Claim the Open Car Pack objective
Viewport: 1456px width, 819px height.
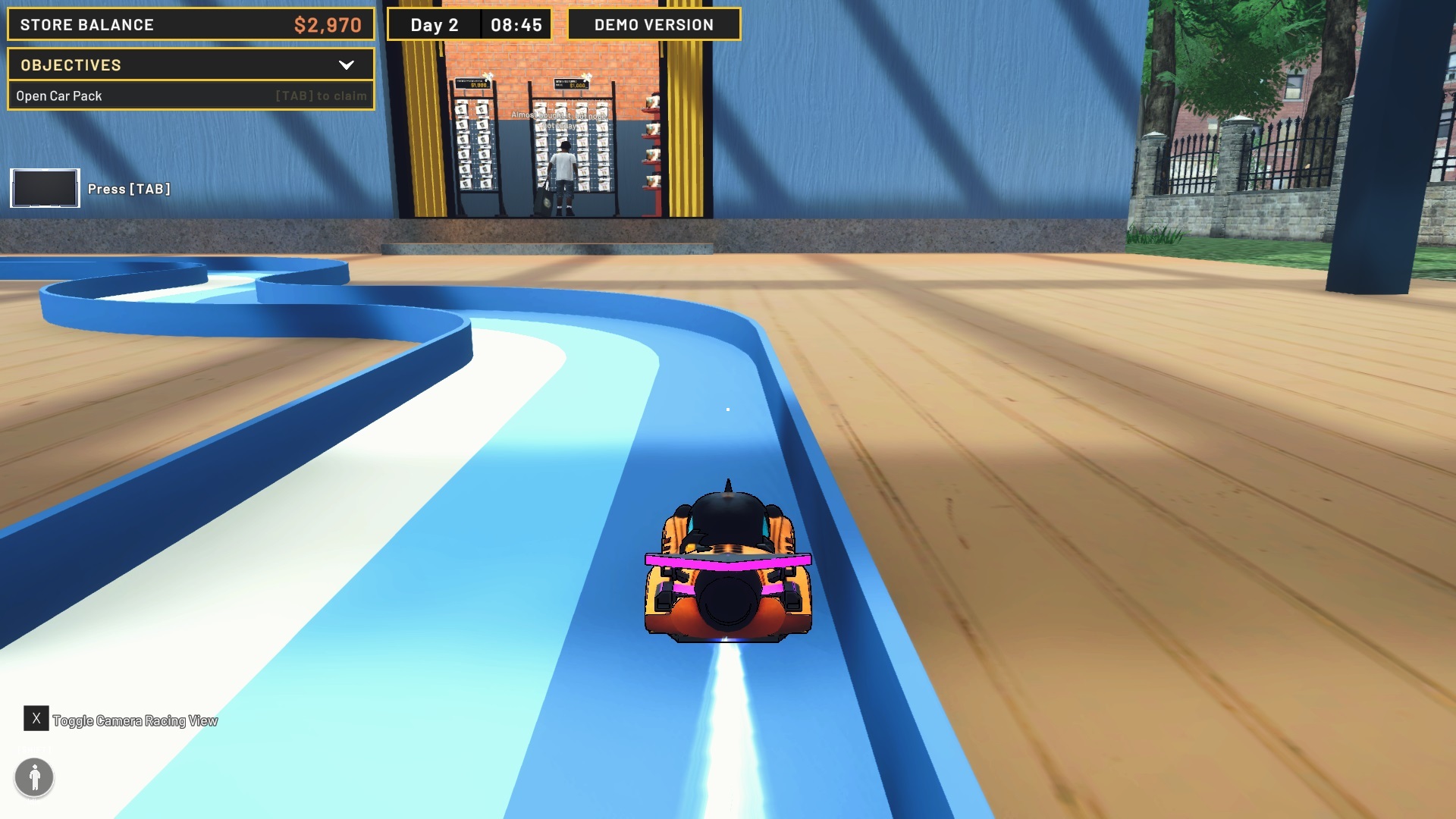(x=190, y=96)
